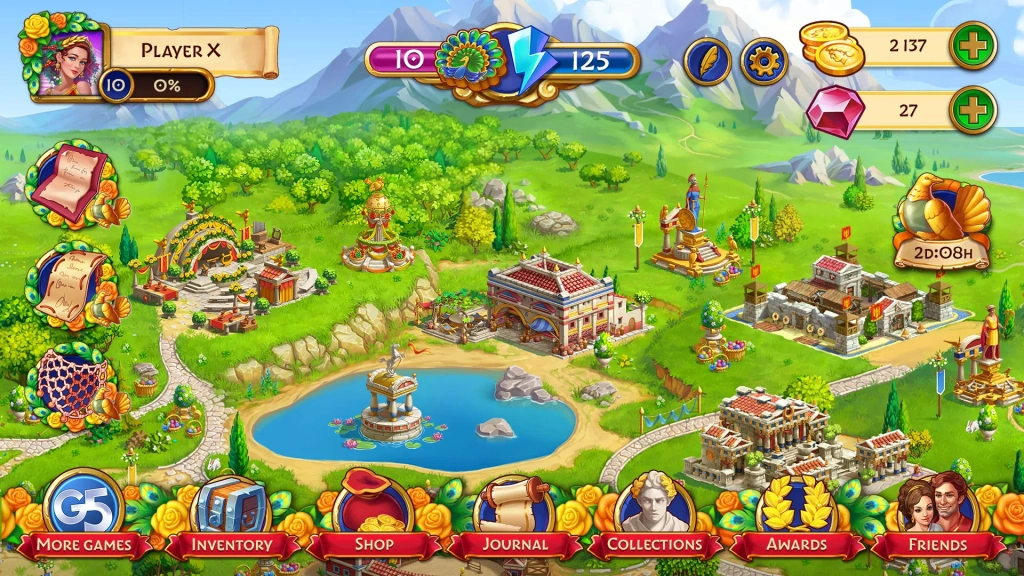
Task: Open the parchment scroll quest icon
Action: (72, 283)
